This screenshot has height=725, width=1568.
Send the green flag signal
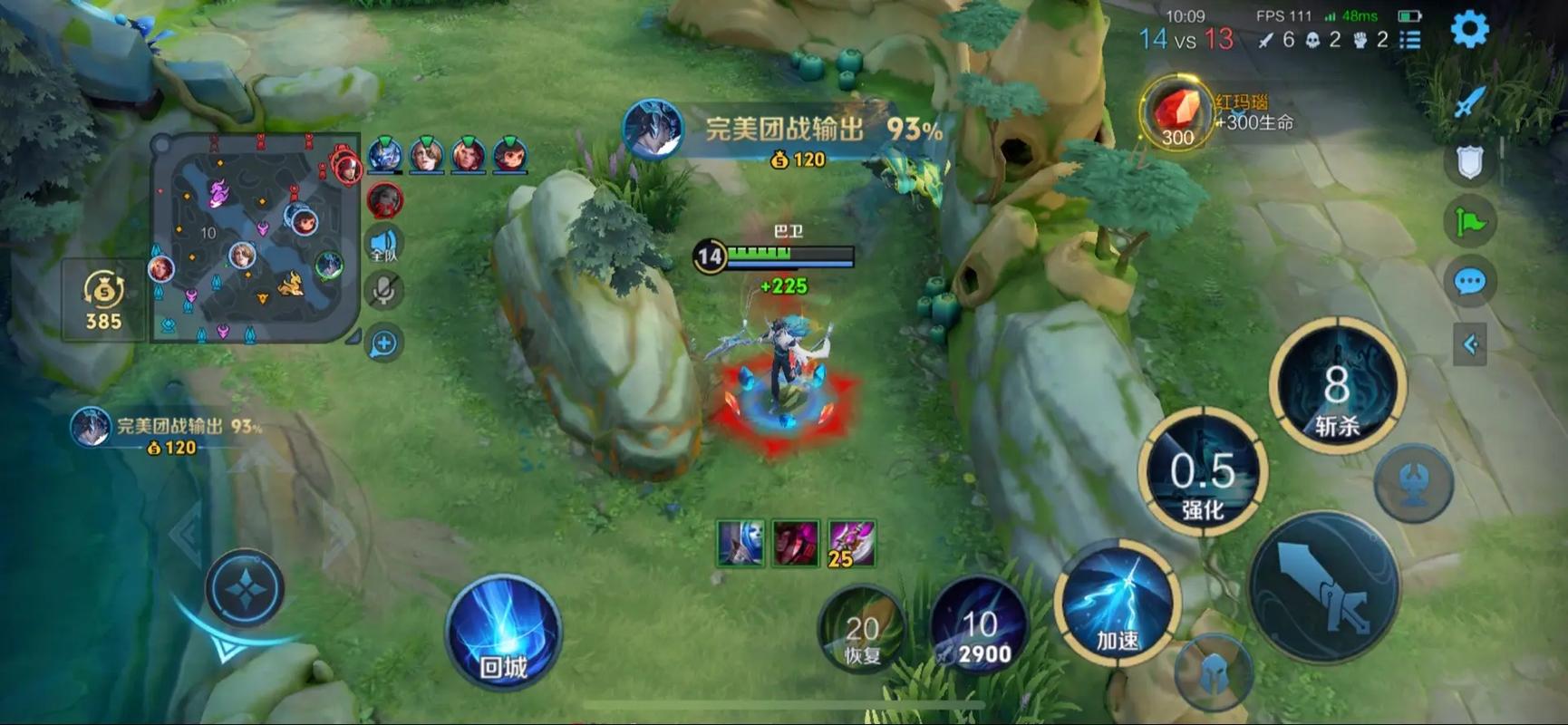click(1469, 222)
